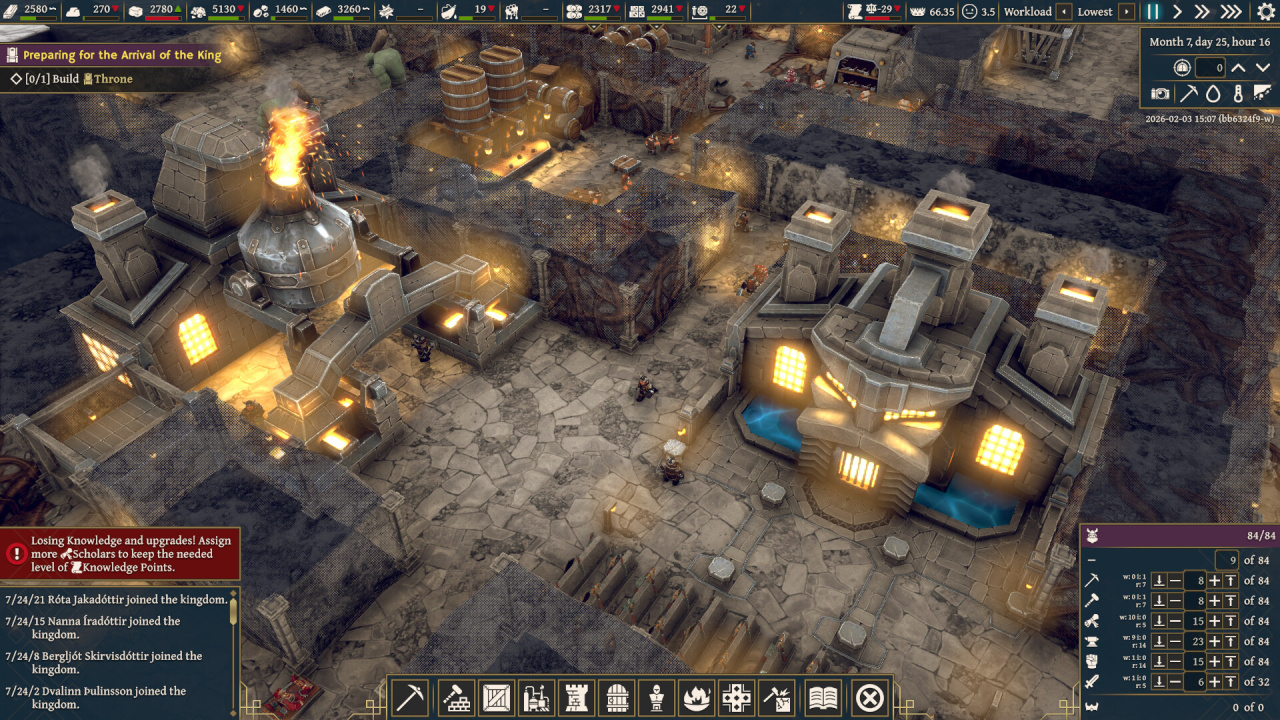
Task: Toggle the water droplet overlay
Action: coord(1213,94)
